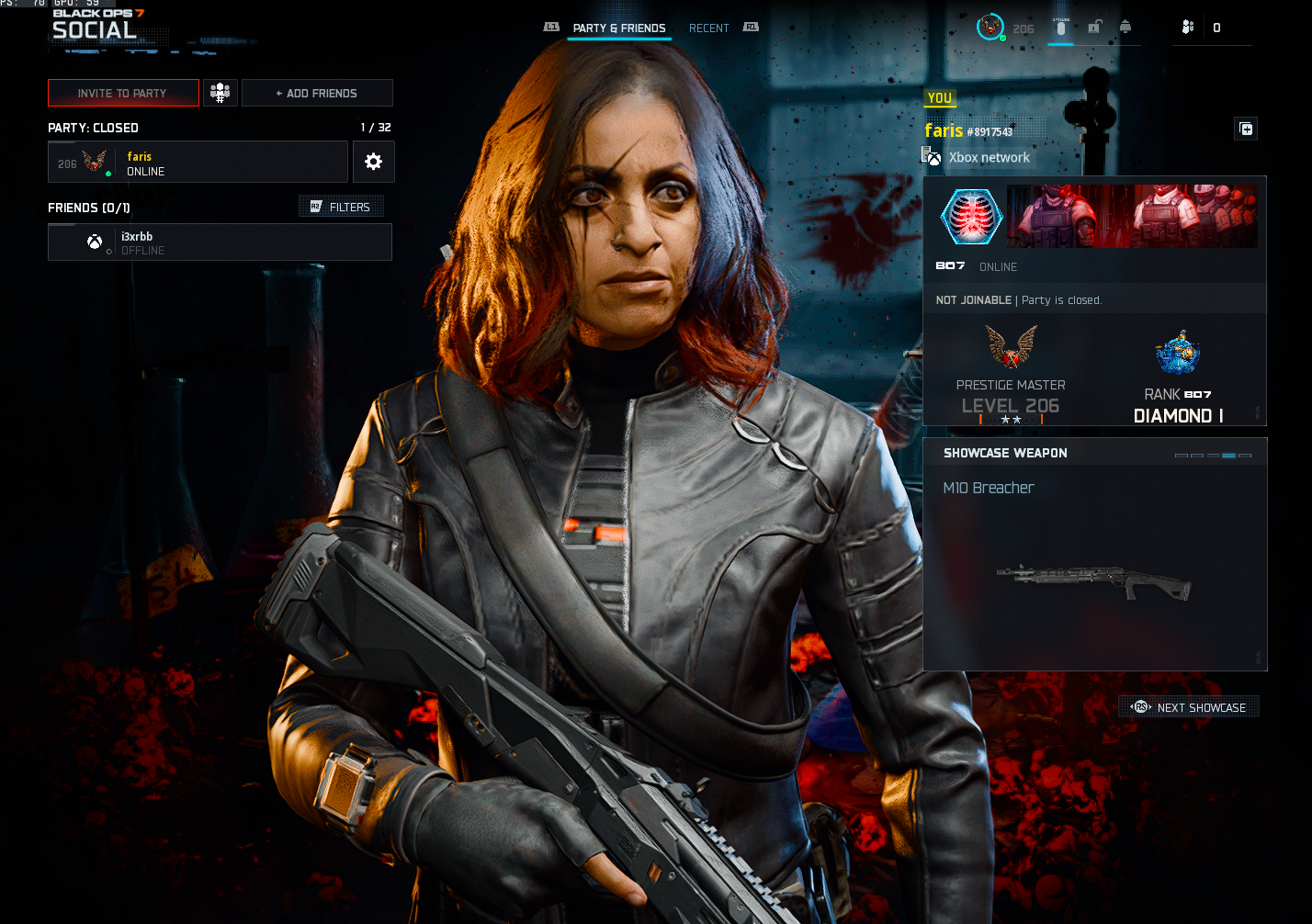Toggle the party privacy lock icon
The image size is (1312, 924).
tap(1094, 28)
